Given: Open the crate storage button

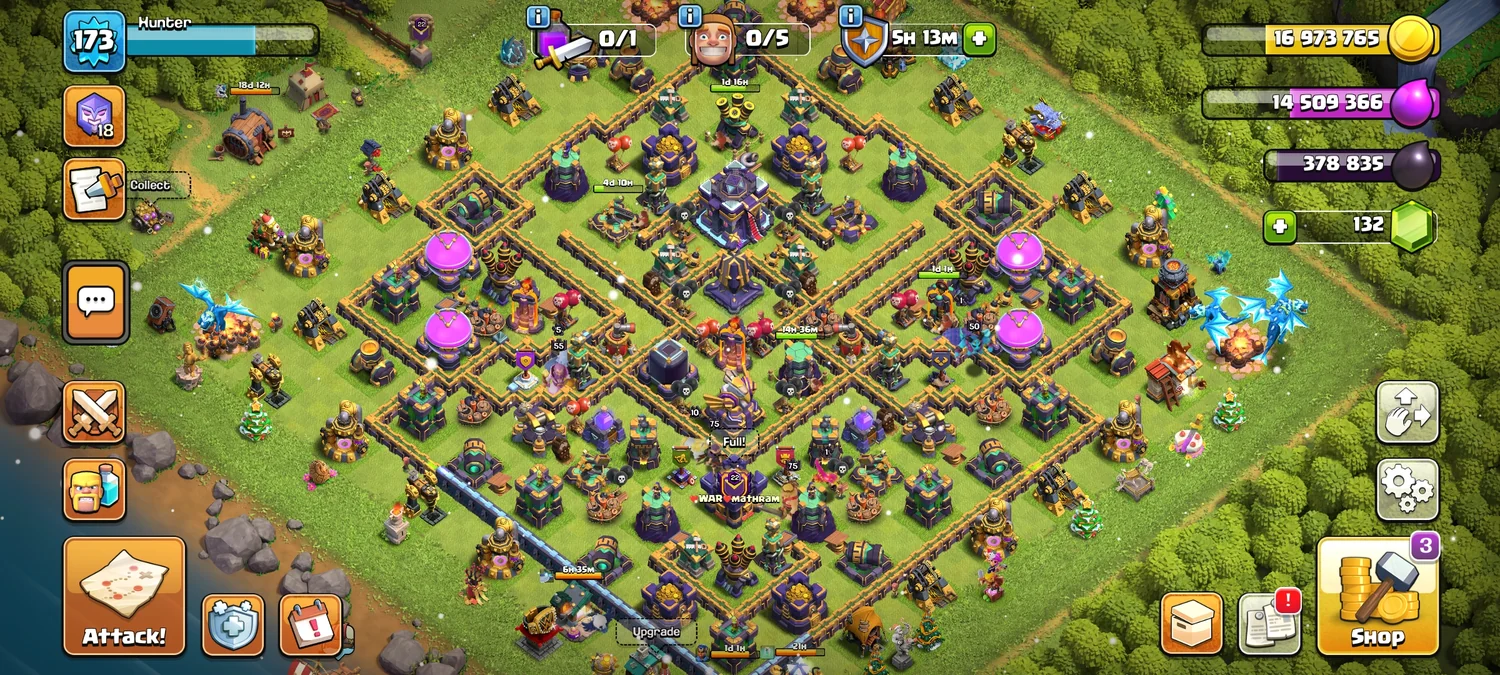Looking at the screenshot, I should [x=1191, y=624].
